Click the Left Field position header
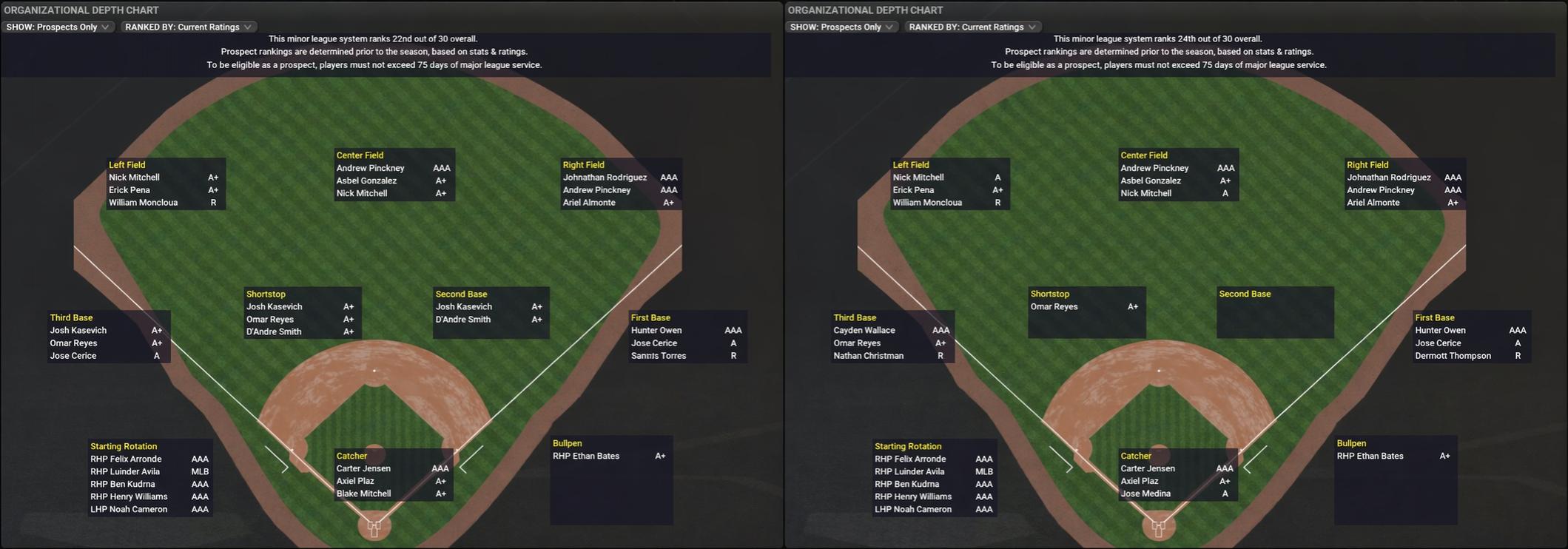 [126, 164]
